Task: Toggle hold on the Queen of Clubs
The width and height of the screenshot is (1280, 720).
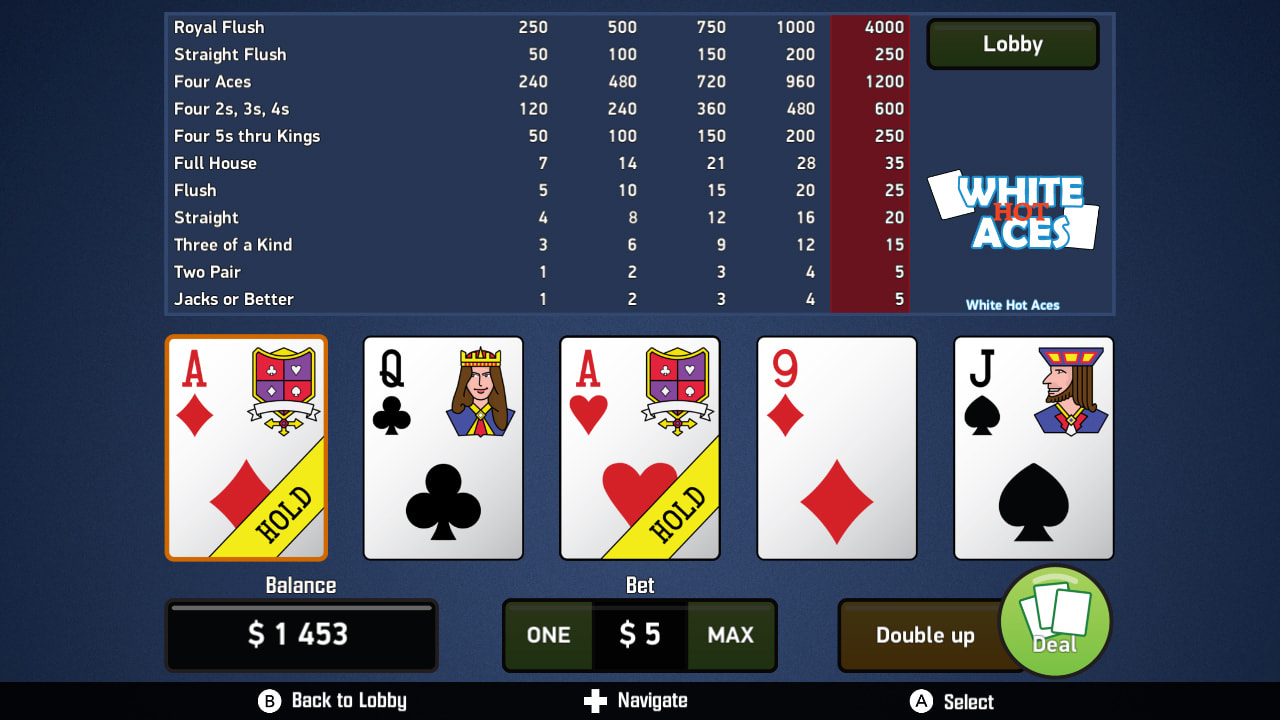Action: (443, 447)
